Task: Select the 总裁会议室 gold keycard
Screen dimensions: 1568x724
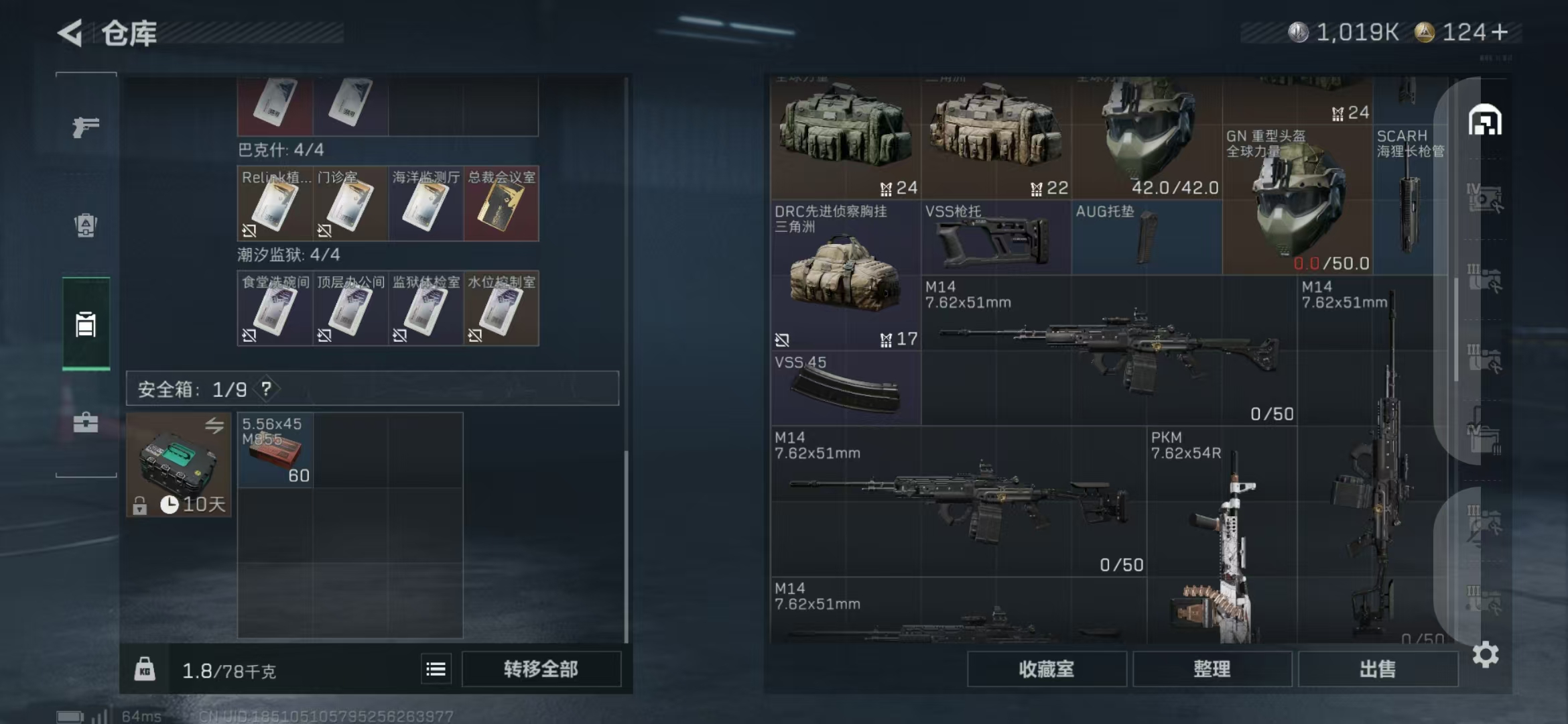Action: click(501, 204)
